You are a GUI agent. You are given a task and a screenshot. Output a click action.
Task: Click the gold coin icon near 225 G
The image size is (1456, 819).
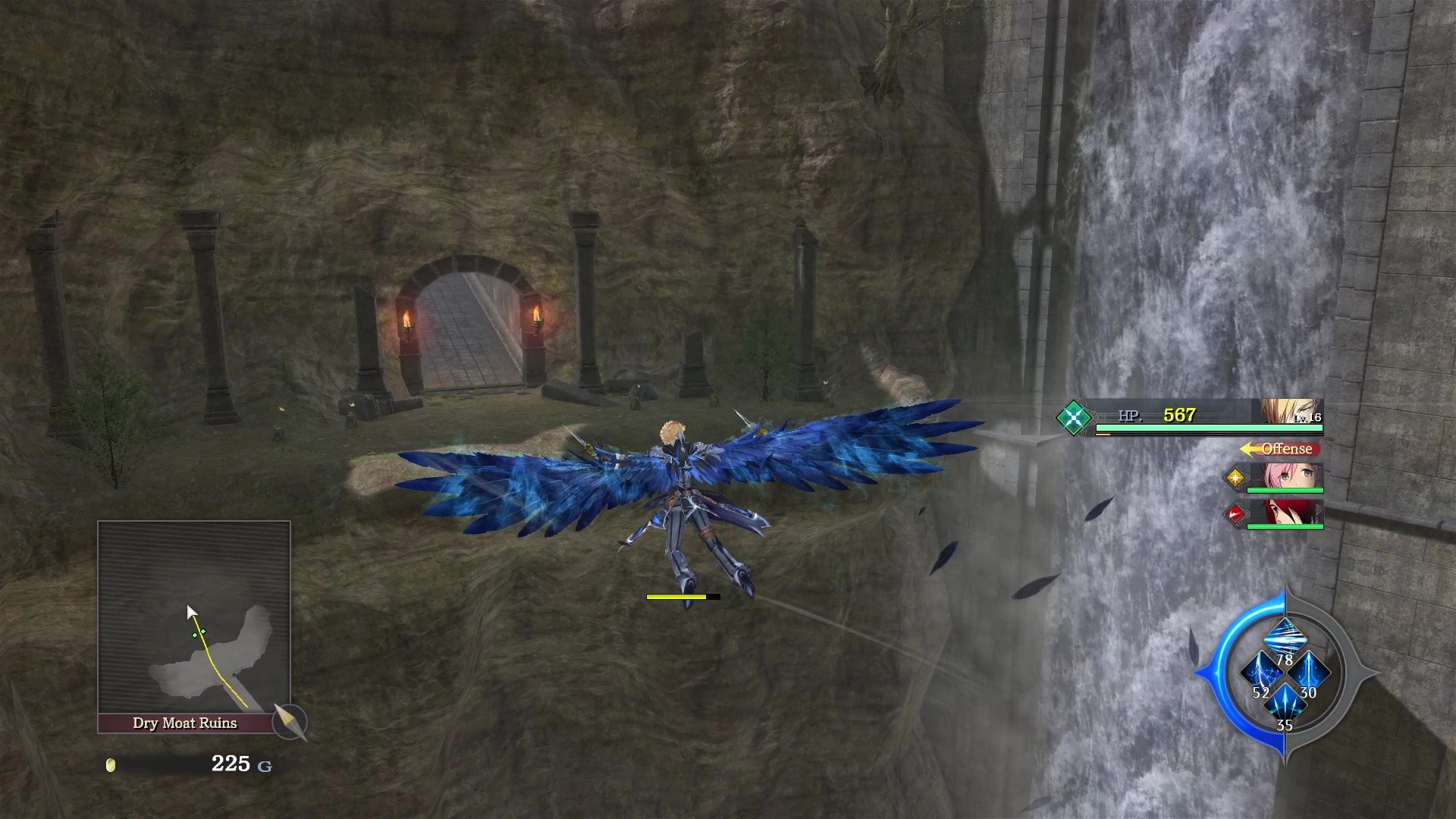click(x=112, y=765)
